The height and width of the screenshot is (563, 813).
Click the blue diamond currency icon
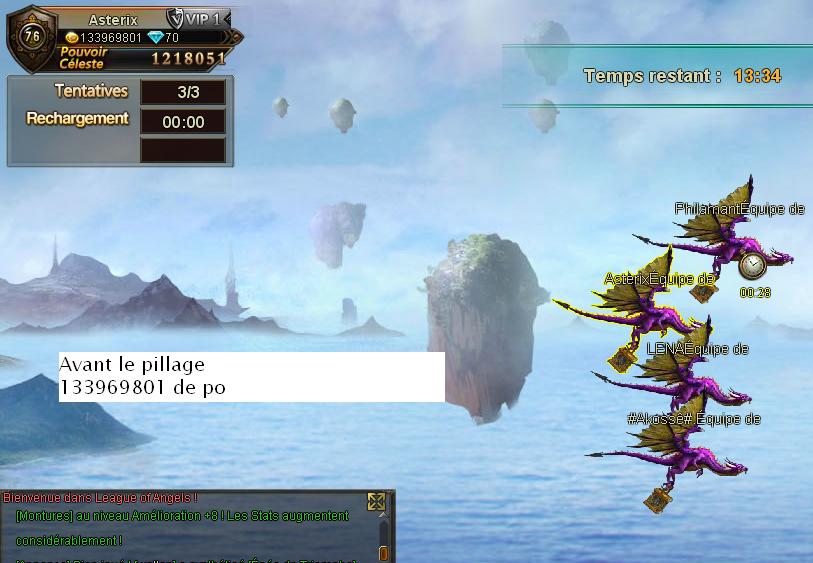tap(154, 38)
